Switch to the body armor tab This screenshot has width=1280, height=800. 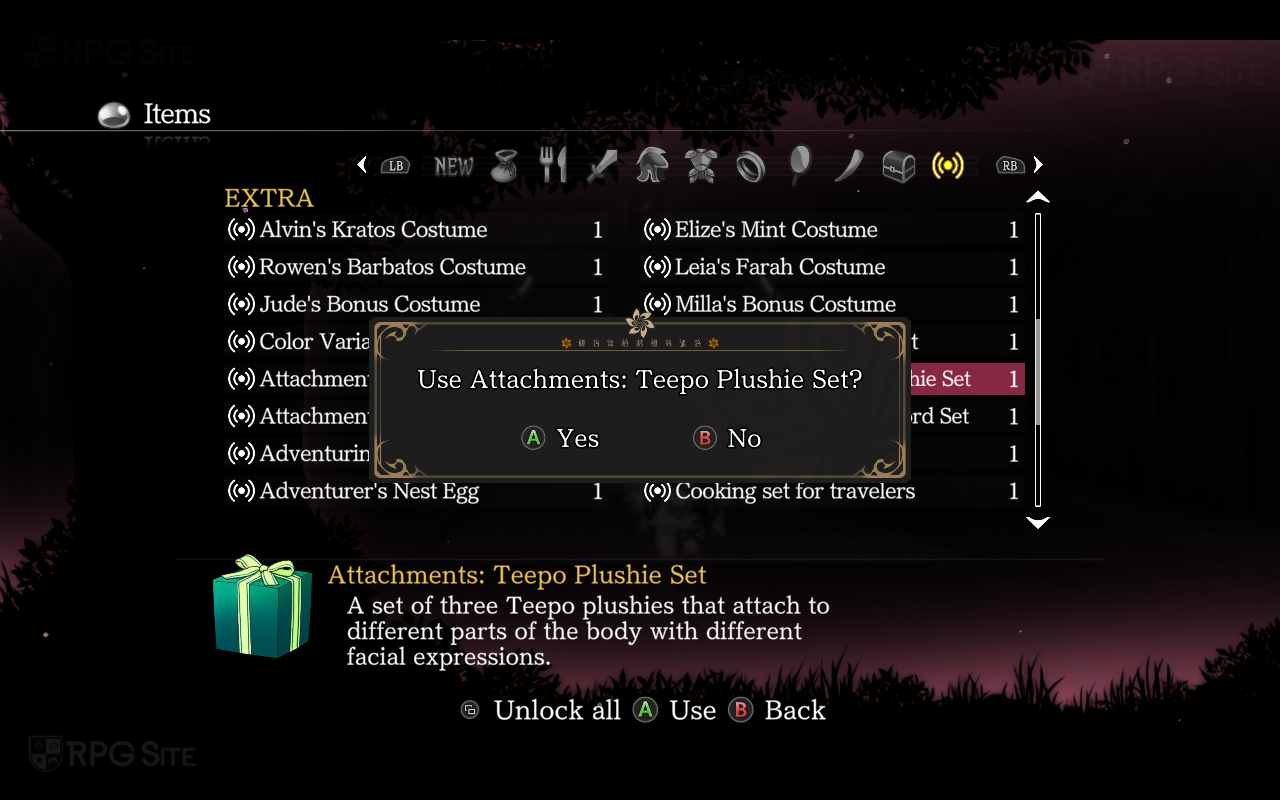[x=701, y=166]
